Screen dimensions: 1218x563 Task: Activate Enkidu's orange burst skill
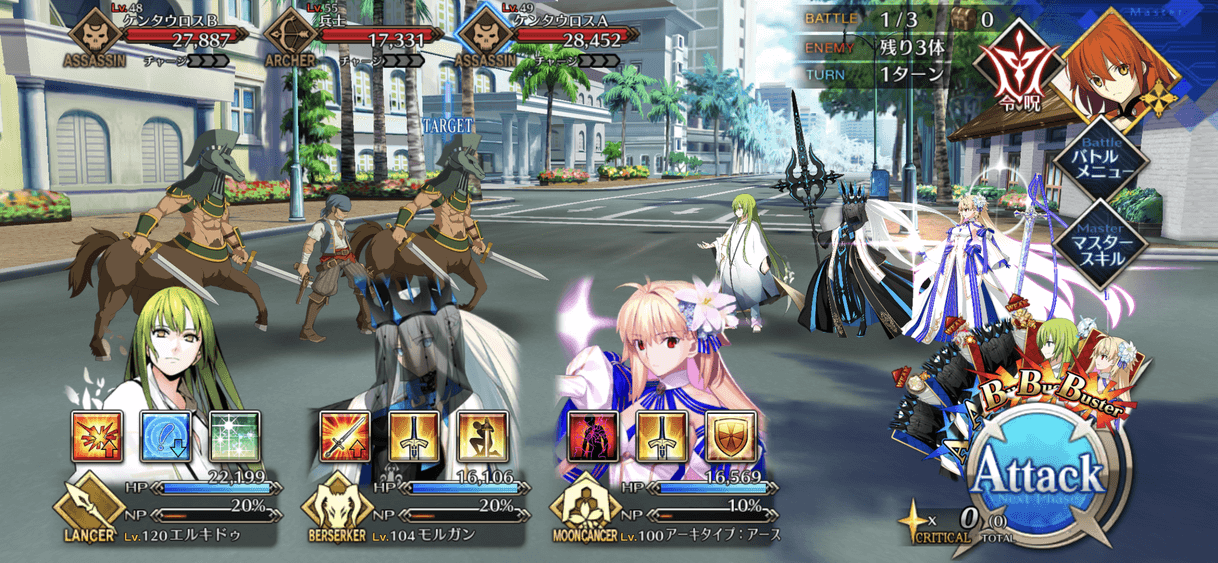[96, 437]
